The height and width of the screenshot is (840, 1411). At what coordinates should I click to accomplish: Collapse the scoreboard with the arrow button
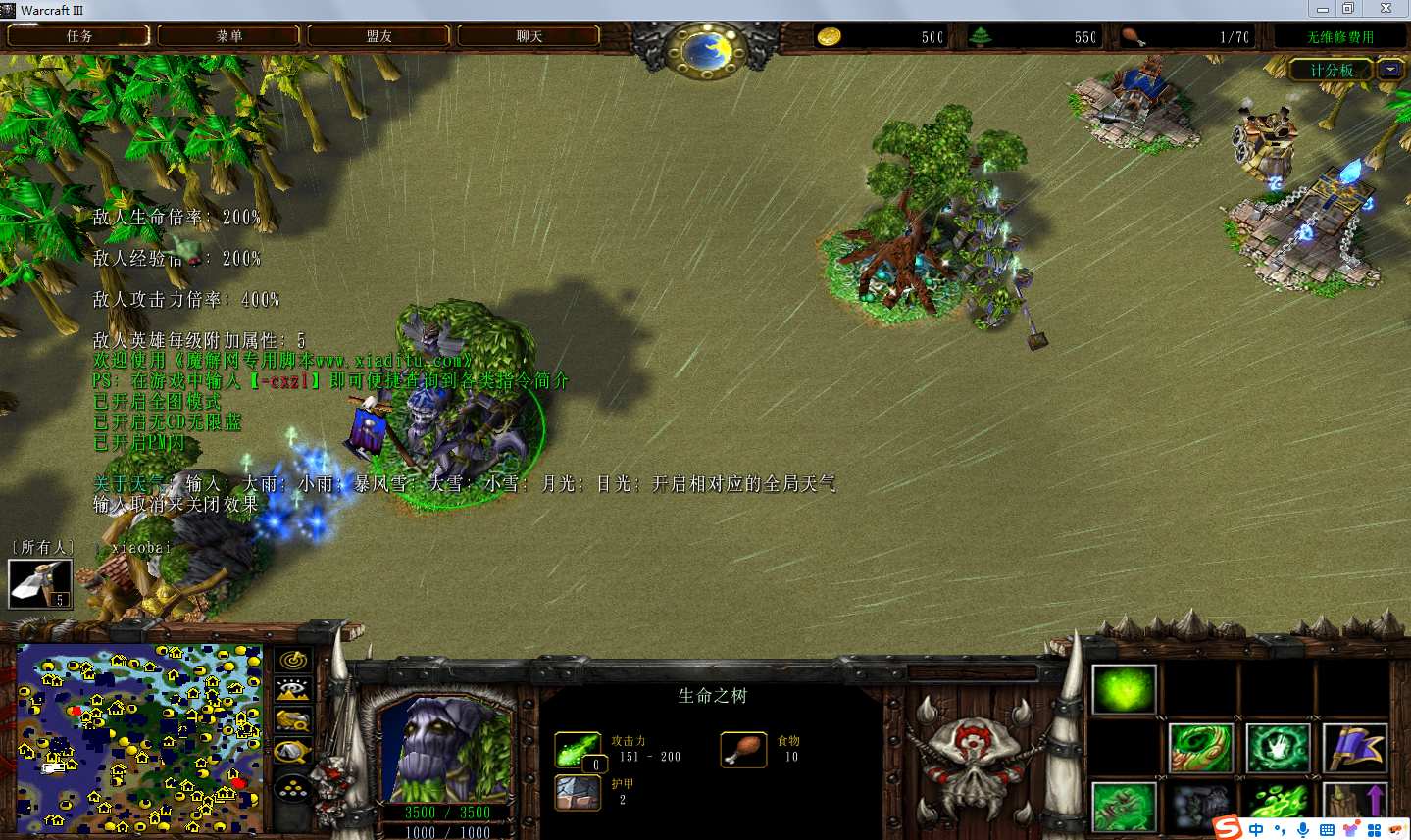click(1389, 70)
